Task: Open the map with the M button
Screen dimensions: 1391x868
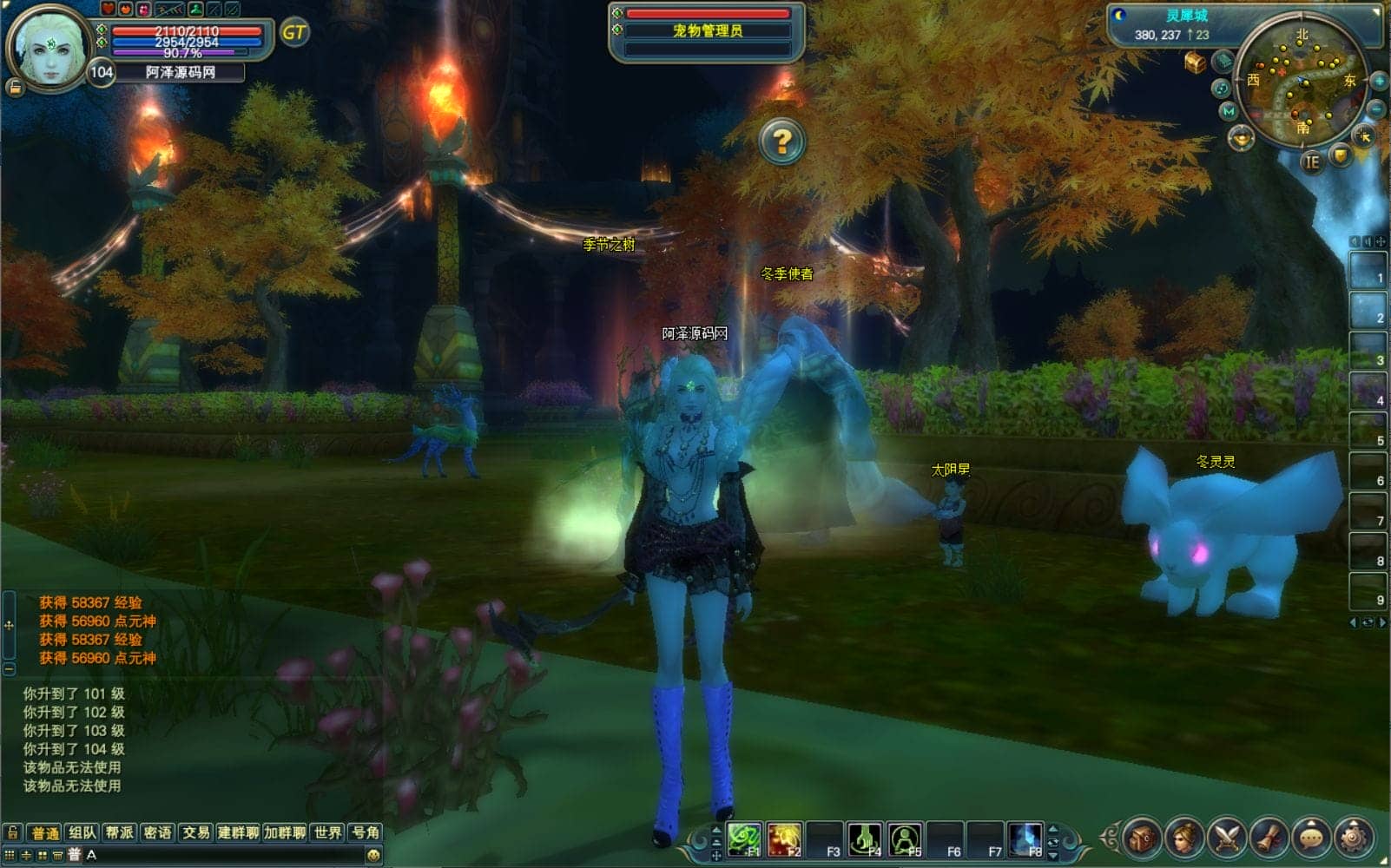Action: click(1228, 111)
